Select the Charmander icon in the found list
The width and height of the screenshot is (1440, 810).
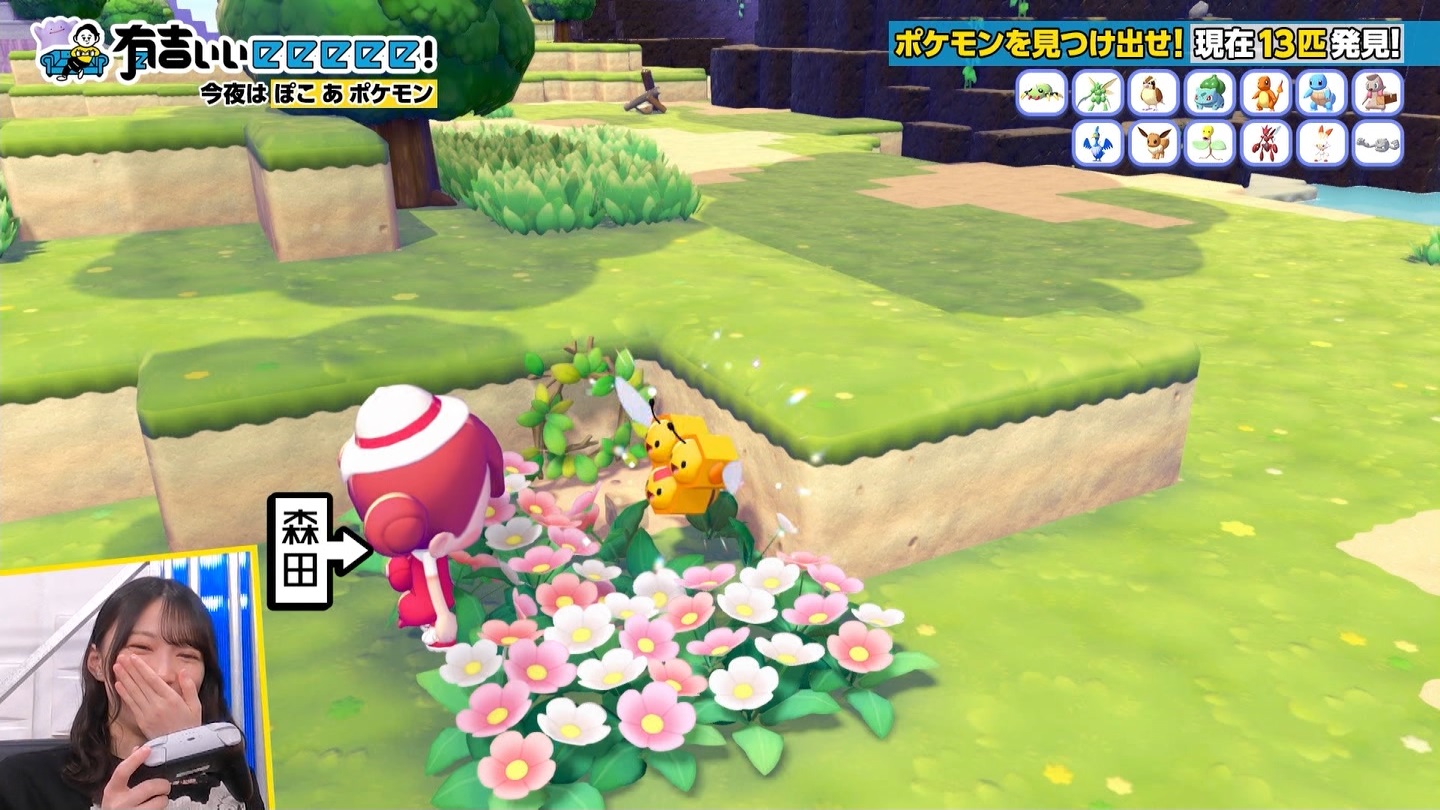[x=1266, y=93]
